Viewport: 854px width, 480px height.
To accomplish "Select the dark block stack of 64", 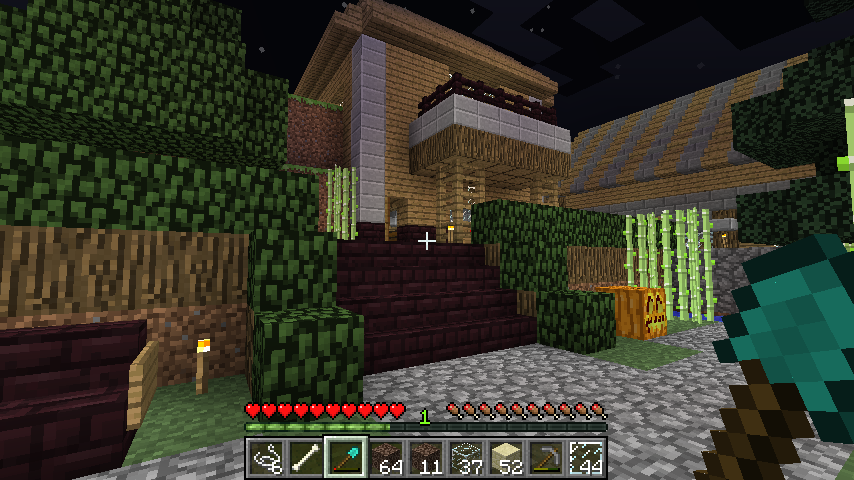I will pos(386,458).
